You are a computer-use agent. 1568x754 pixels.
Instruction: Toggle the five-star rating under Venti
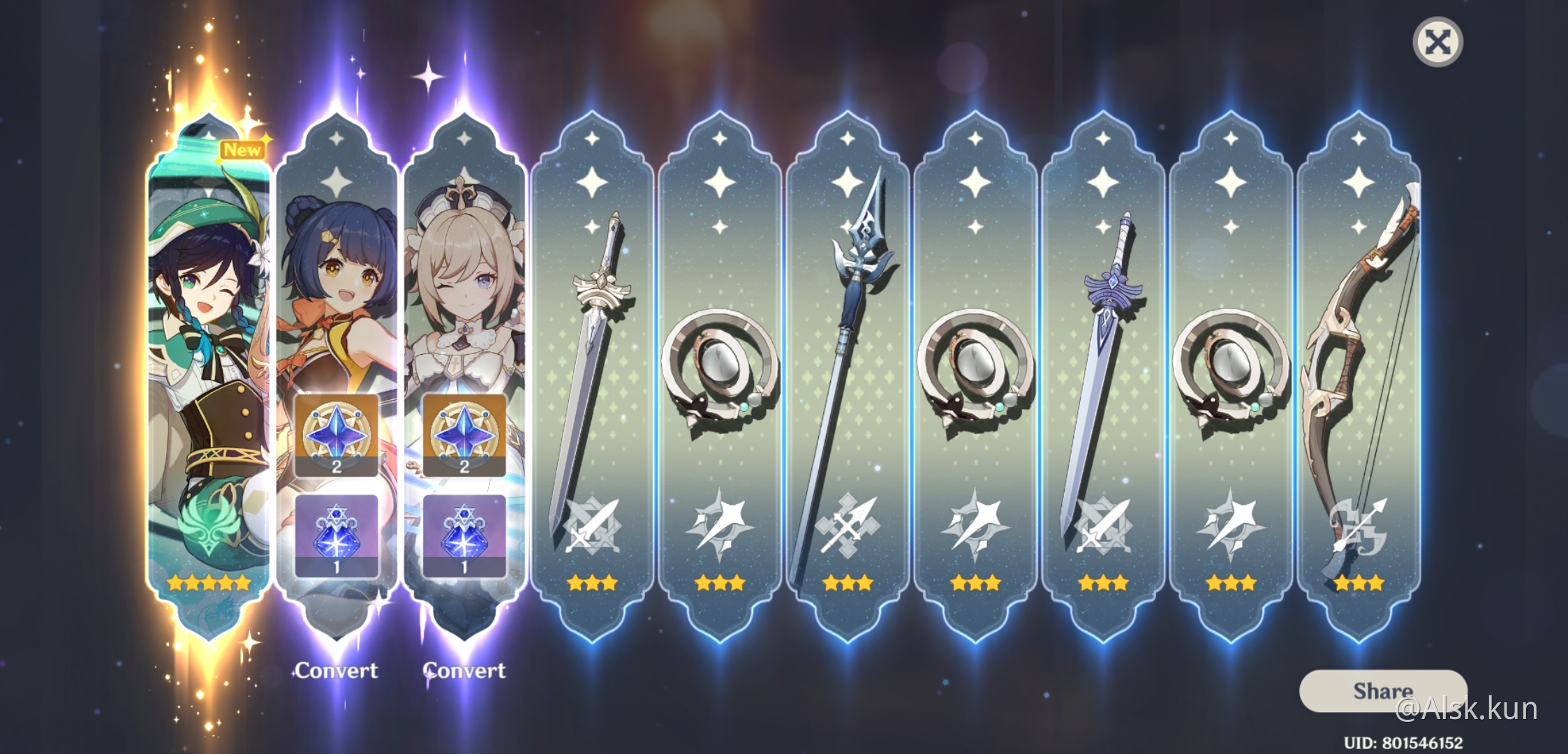coord(207,580)
